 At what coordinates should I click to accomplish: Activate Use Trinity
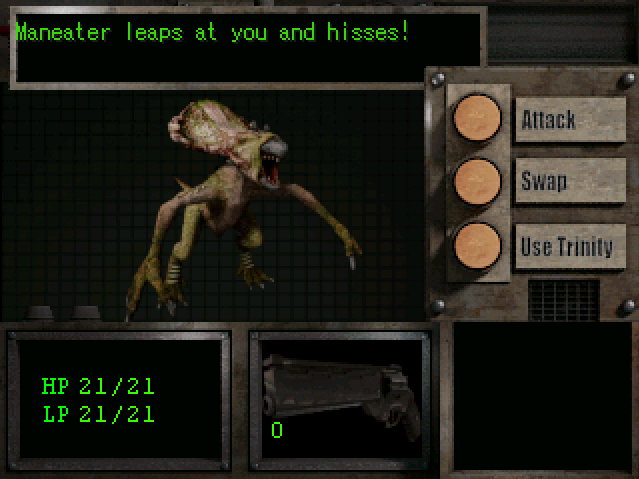click(x=569, y=245)
